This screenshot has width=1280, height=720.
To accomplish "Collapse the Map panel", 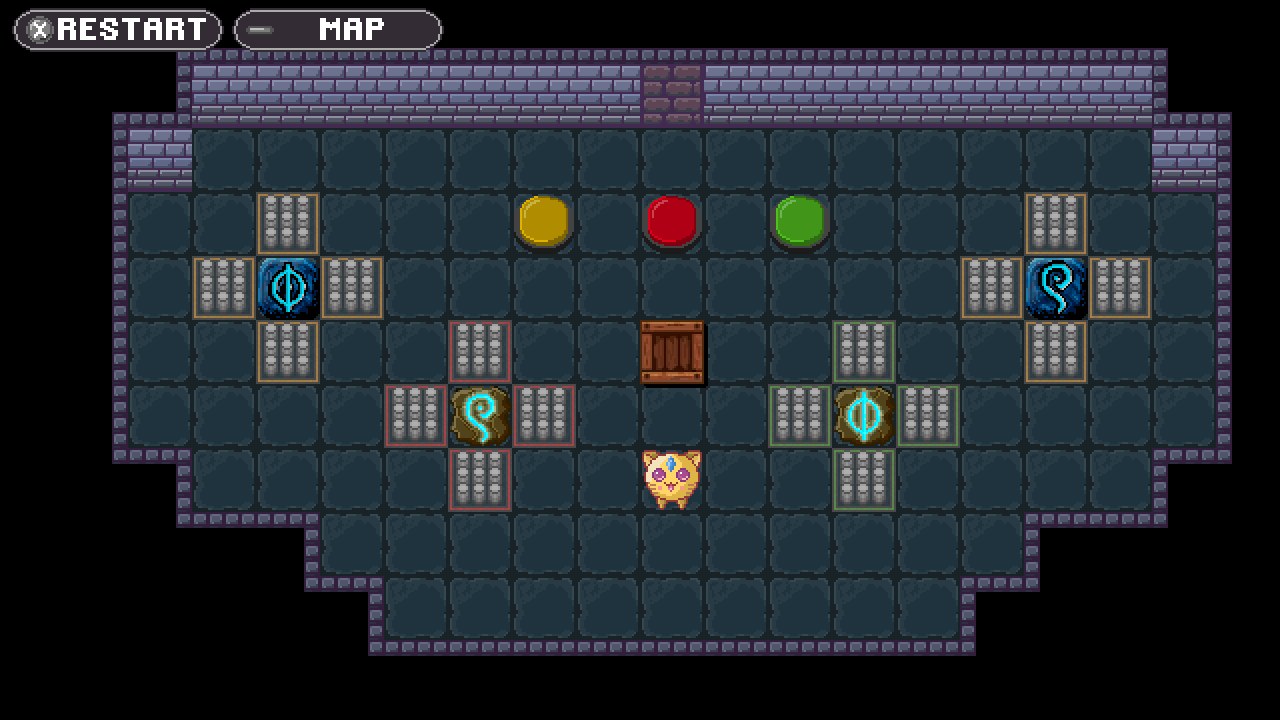I will tap(337, 30).
